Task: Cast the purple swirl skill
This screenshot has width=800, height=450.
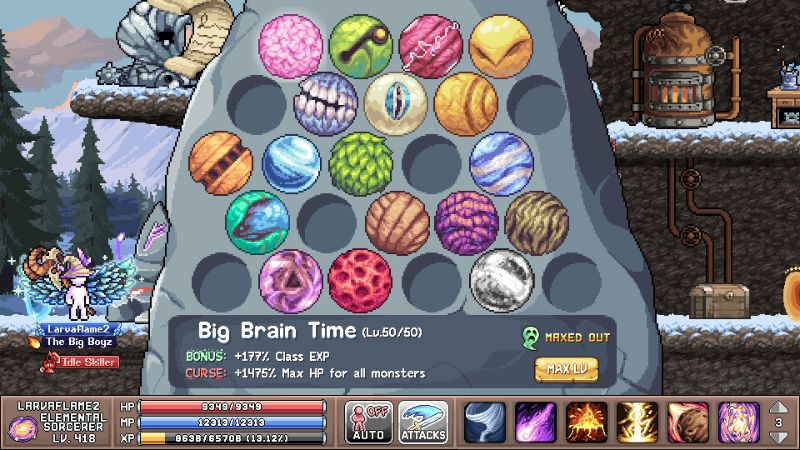Action: tap(738, 422)
